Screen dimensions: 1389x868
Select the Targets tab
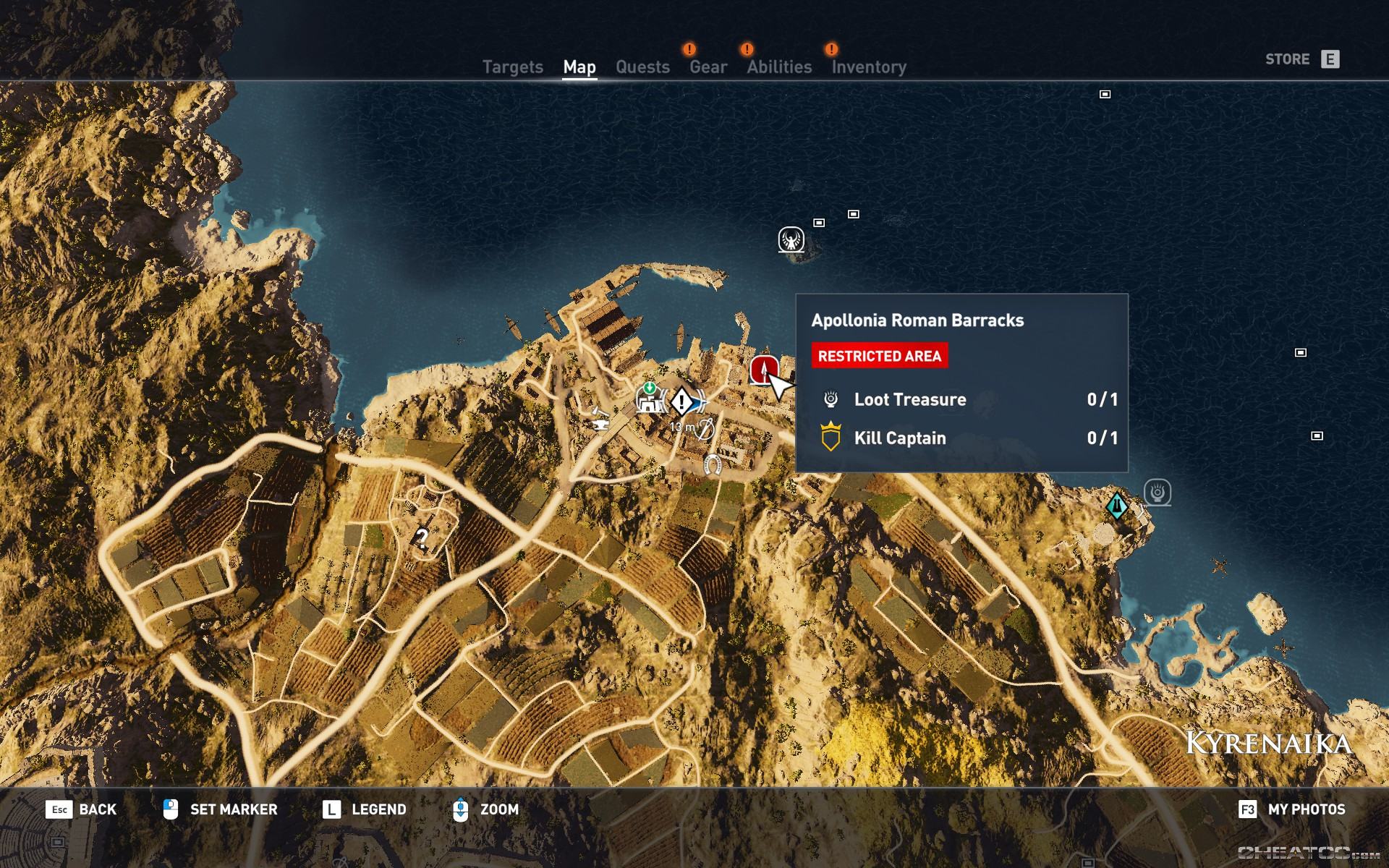pos(513,67)
